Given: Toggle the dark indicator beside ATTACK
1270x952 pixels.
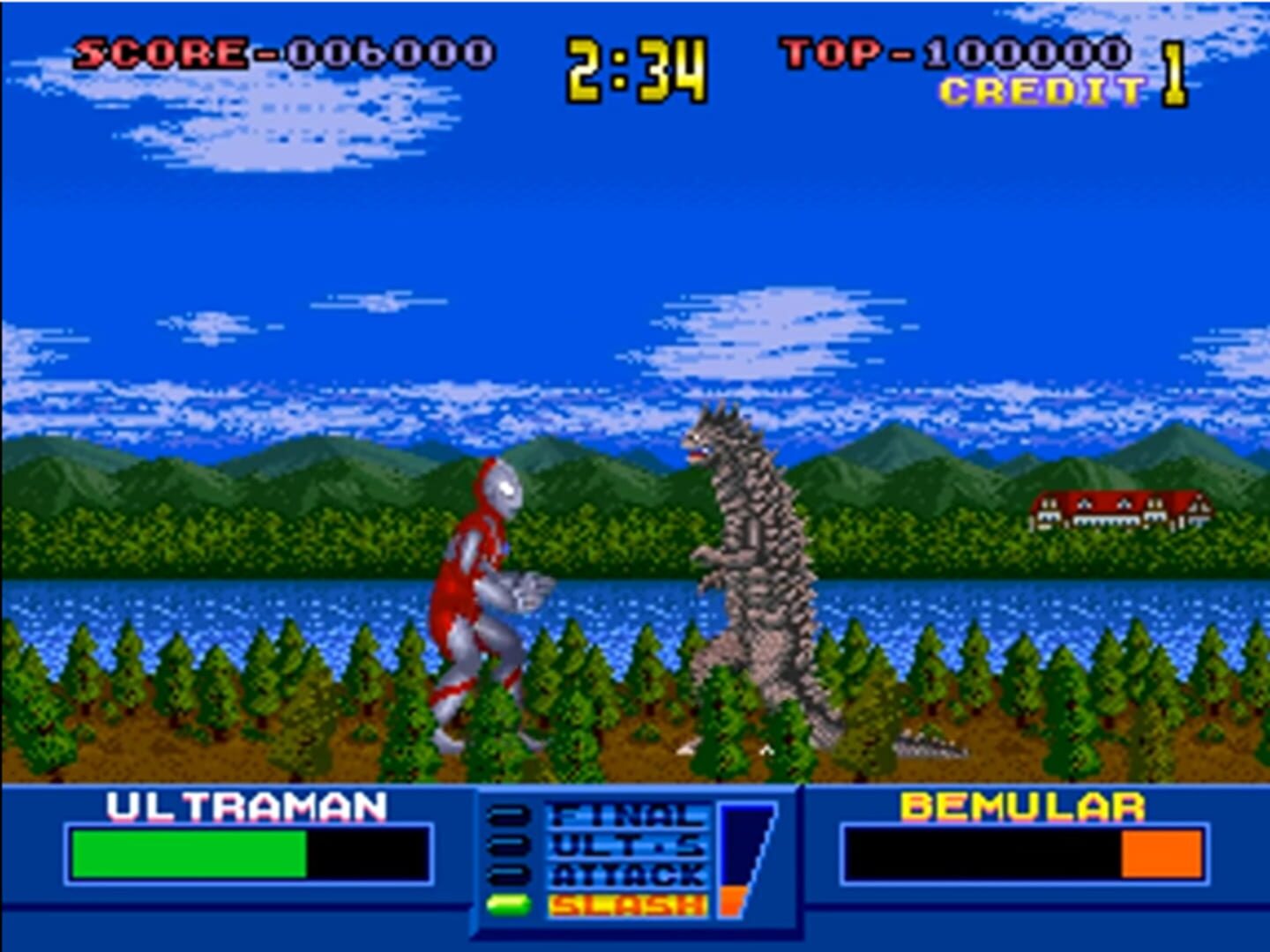Looking at the screenshot, I should click(x=508, y=875).
